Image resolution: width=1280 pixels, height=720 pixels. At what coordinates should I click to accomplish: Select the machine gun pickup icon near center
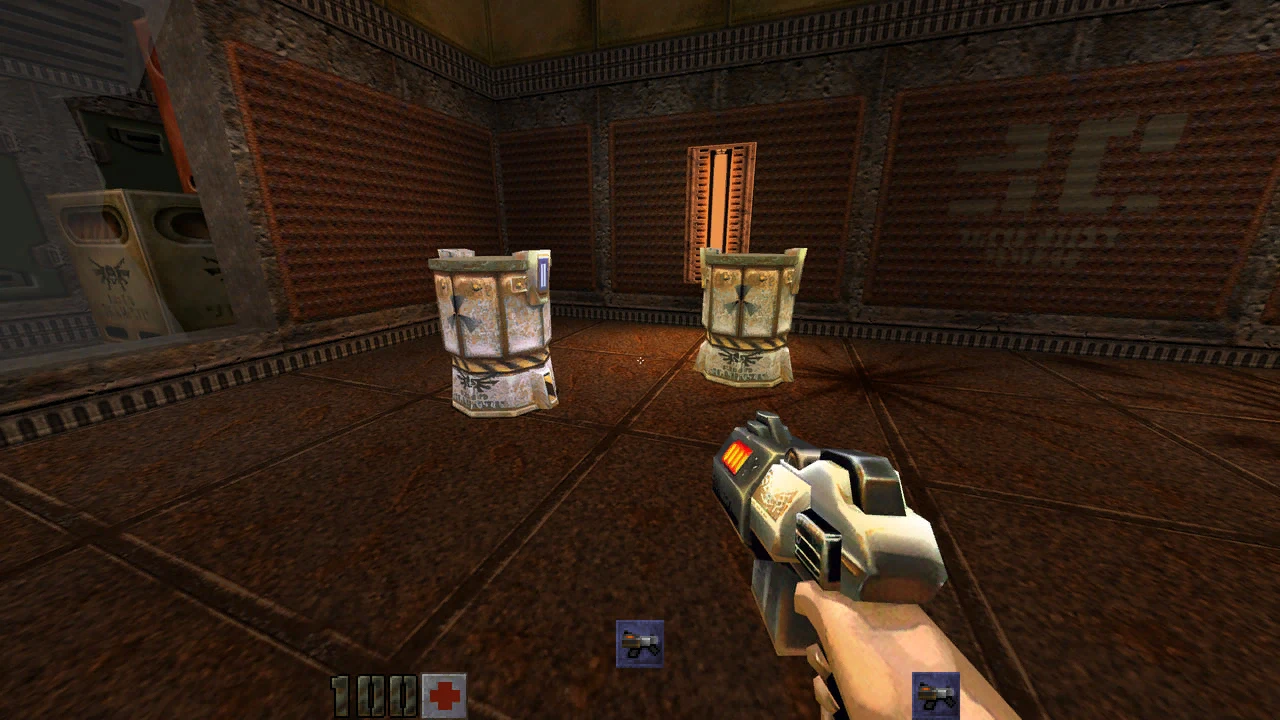pos(639,642)
